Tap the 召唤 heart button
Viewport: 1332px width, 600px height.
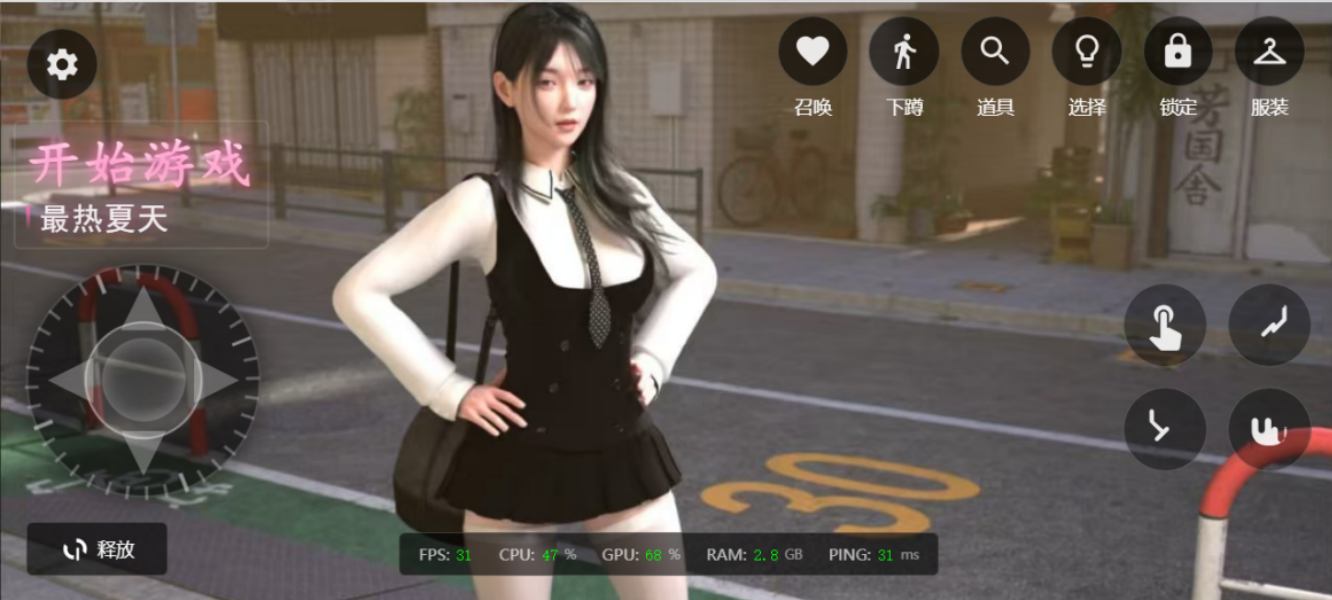coord(813,51)
